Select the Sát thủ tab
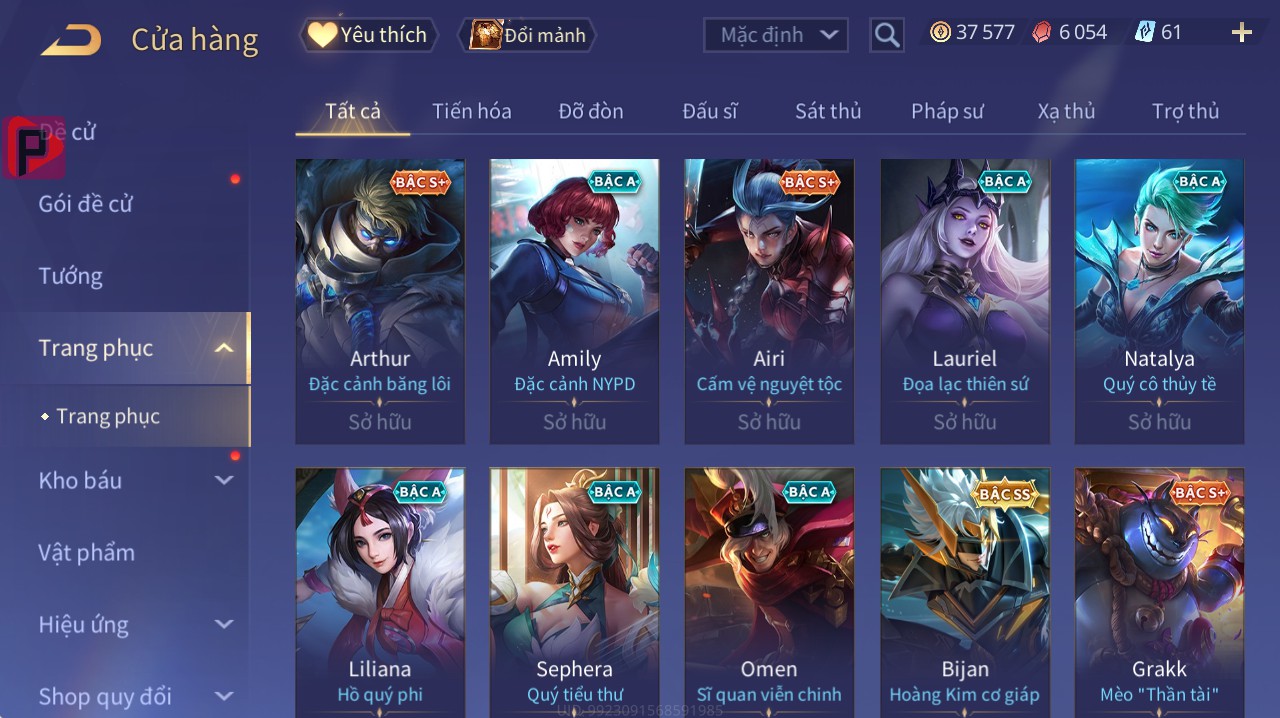The height and width of the screenshot is (718, 1280). coord(828,111)
